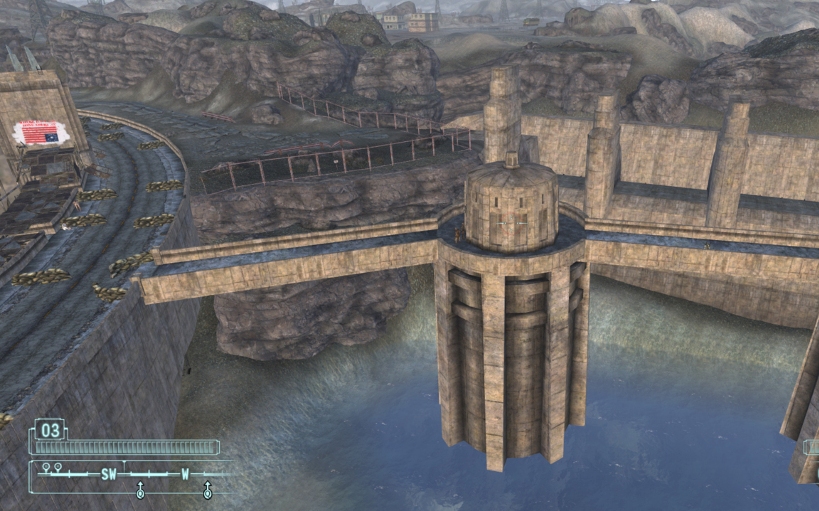Click the quest arrow marker right of W

coord(207,490)
